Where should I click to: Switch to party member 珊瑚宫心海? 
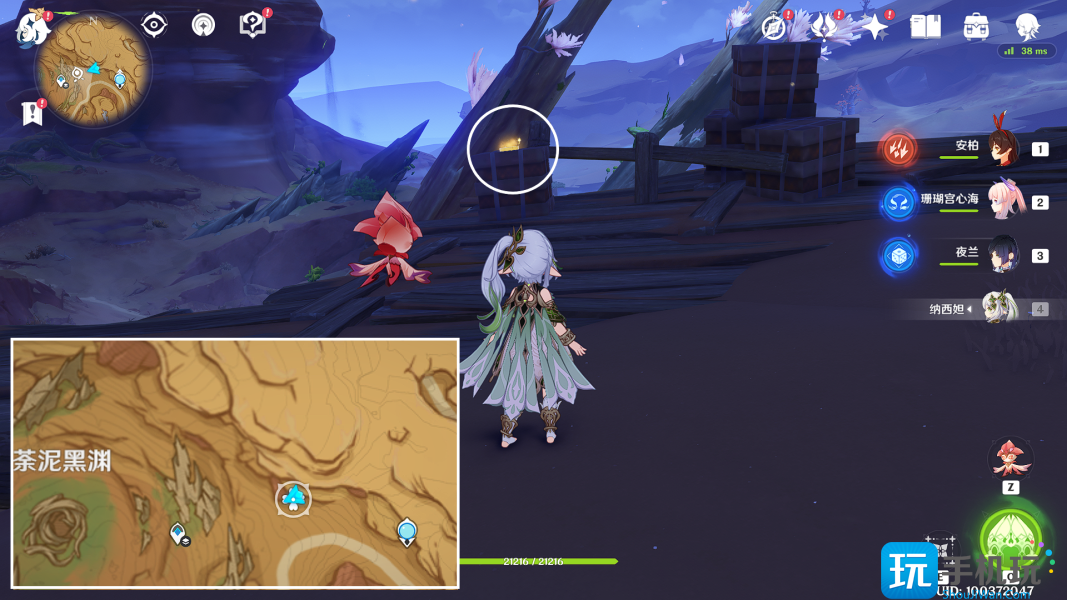tap(1001, 201)
